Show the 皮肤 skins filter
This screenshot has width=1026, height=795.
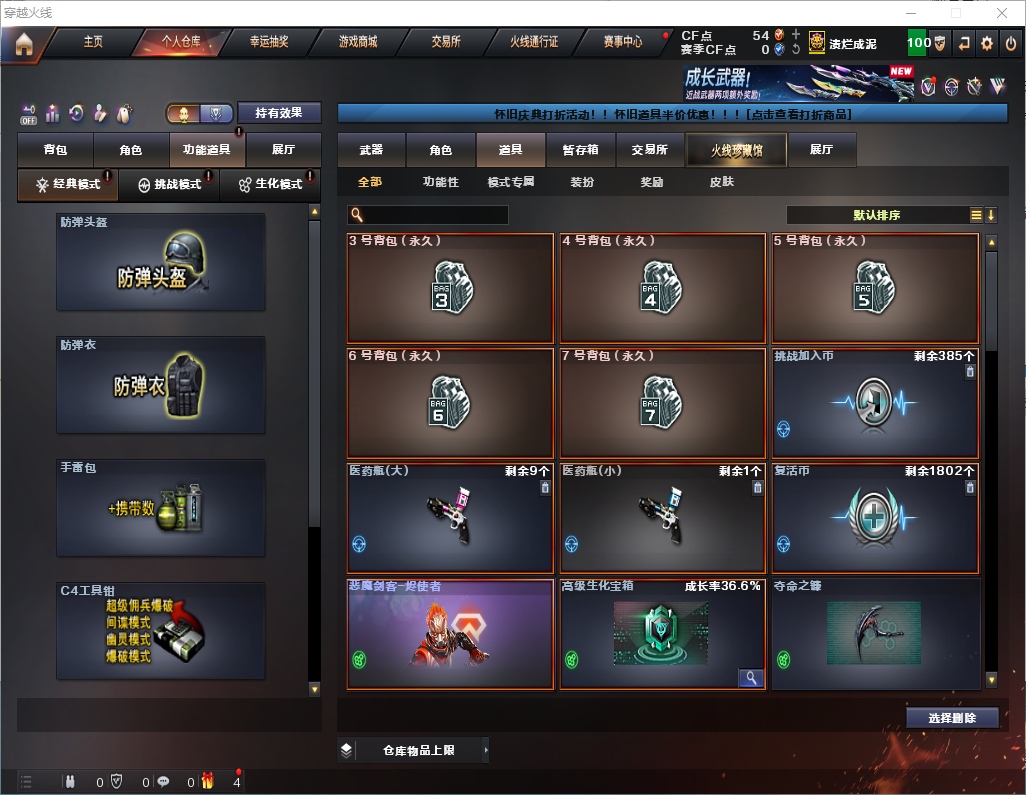721,182
